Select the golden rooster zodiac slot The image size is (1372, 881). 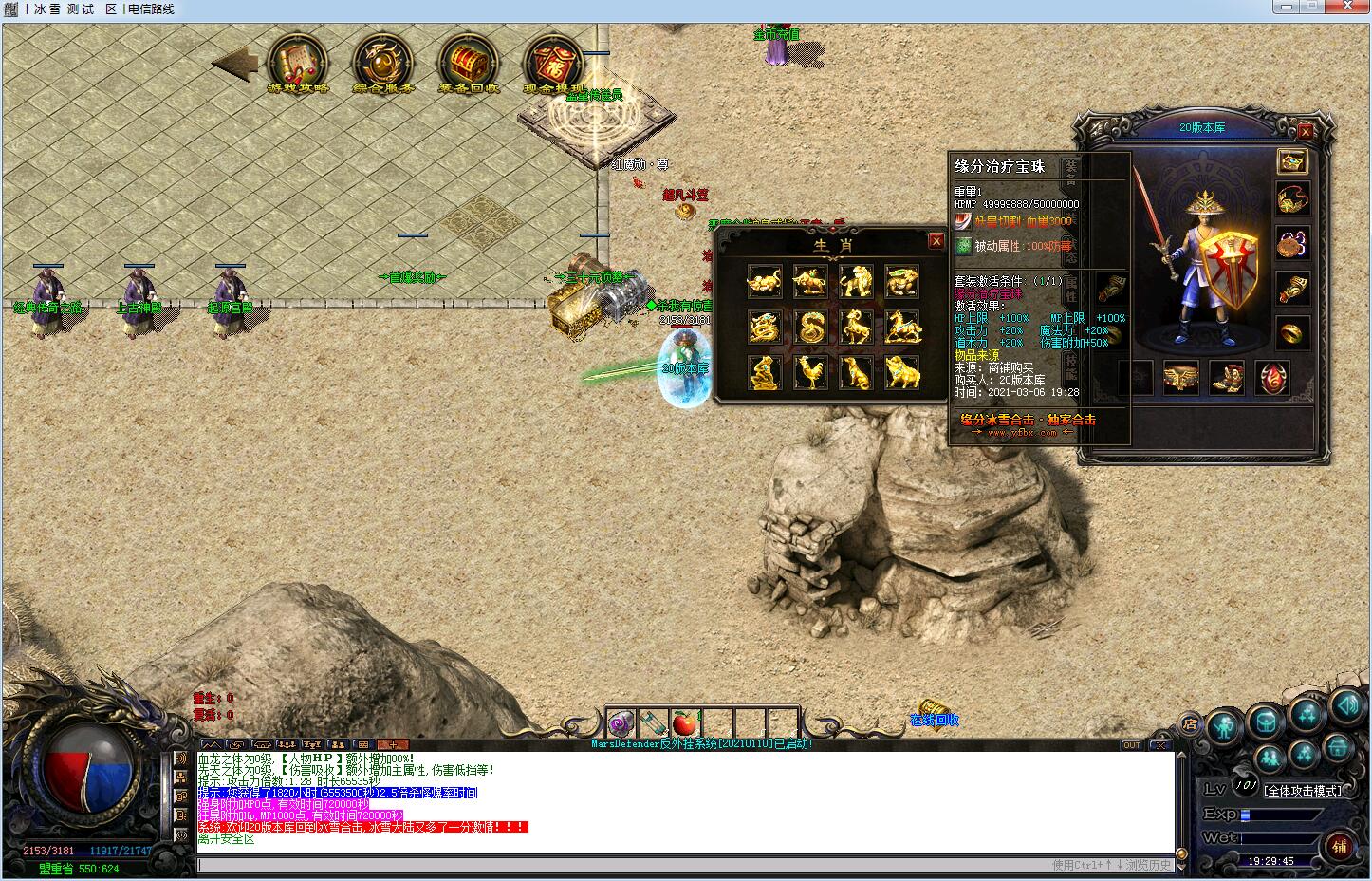coord(809,372)
